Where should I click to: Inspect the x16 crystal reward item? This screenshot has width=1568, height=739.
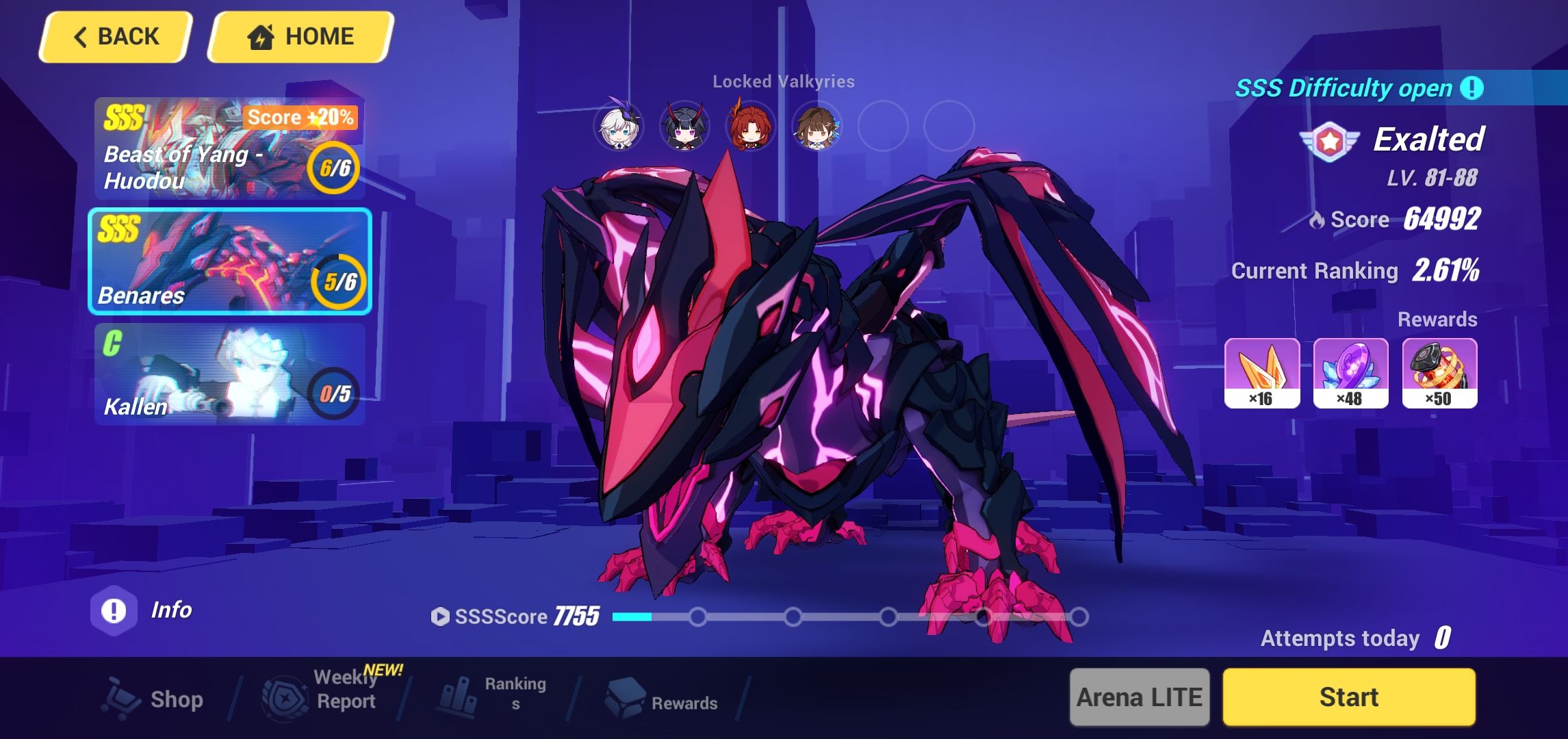click(1261, 373)
